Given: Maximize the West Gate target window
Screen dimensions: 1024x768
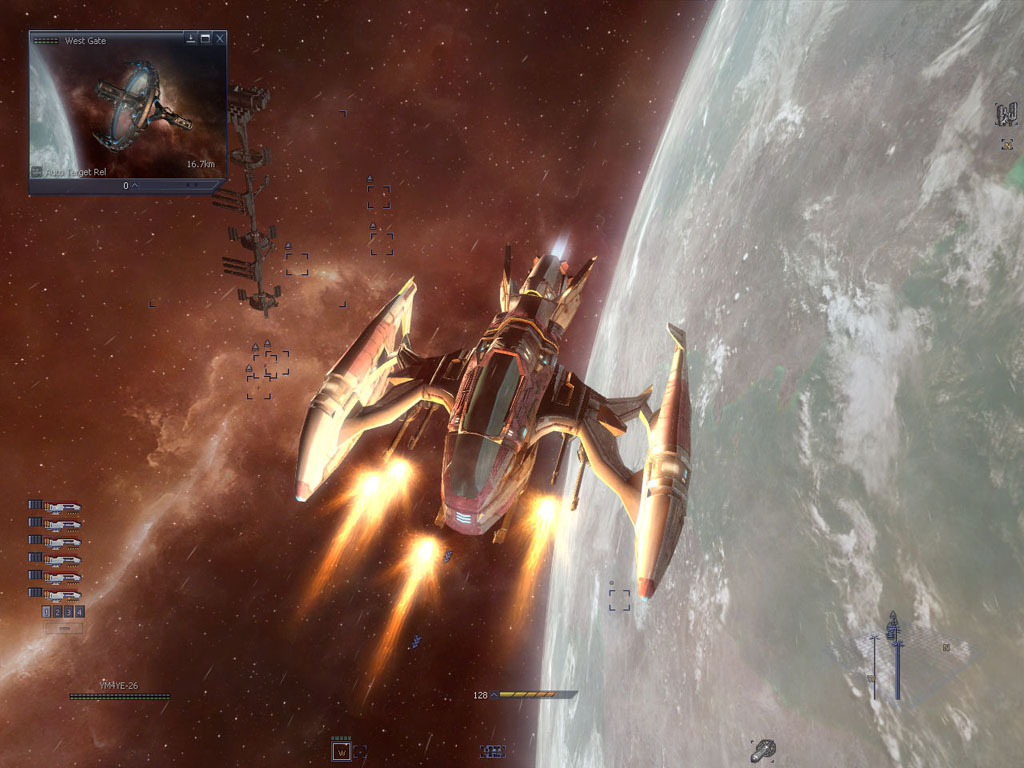Looking at the screenshot, I should [205, 39].
